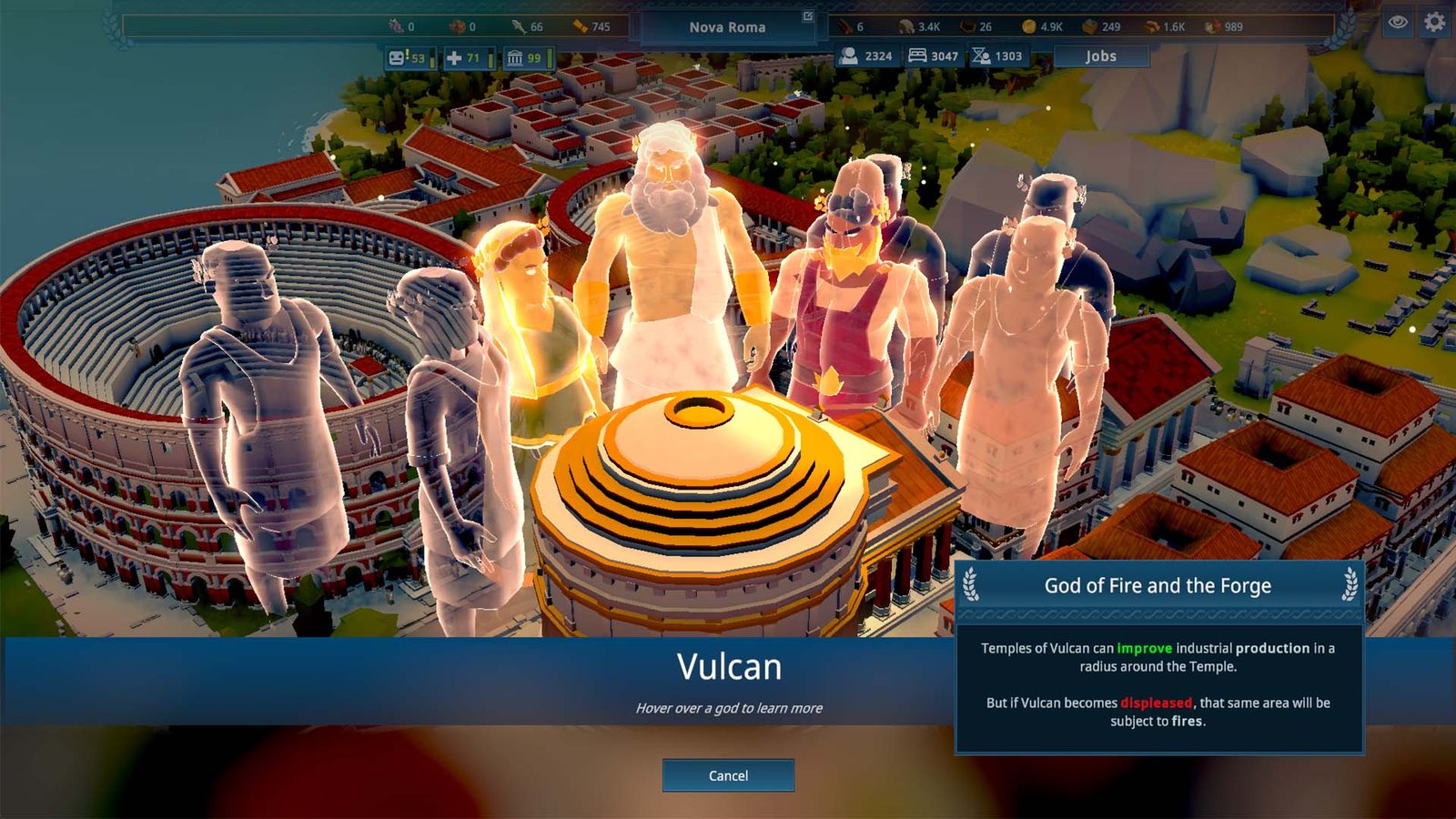This screenshot has width=1456, height=819.
Task: Click the Nova Roma city banner
Action: click(728, 27)
